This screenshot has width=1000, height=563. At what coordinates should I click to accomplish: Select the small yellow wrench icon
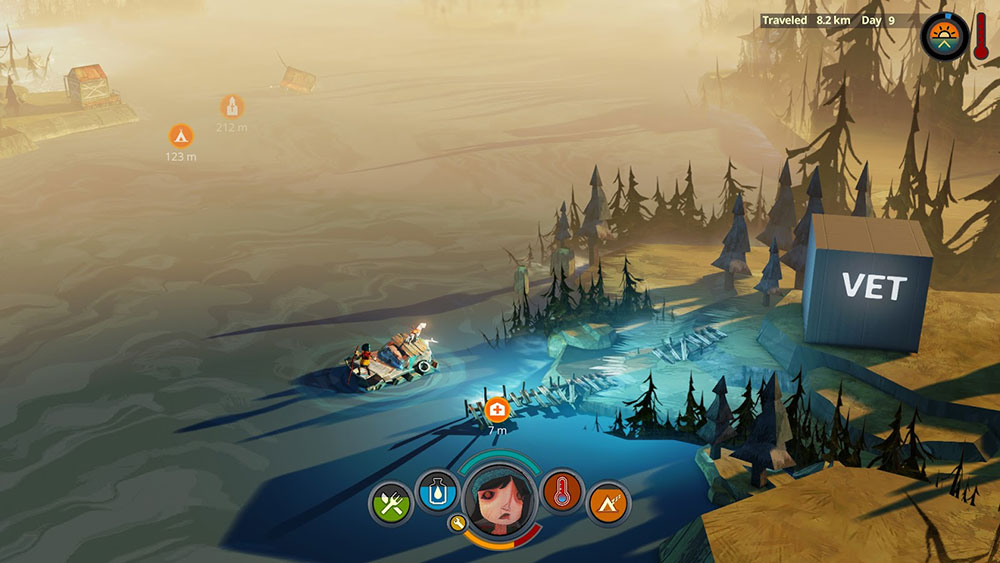pyautogui.click(x=457, y=522)
